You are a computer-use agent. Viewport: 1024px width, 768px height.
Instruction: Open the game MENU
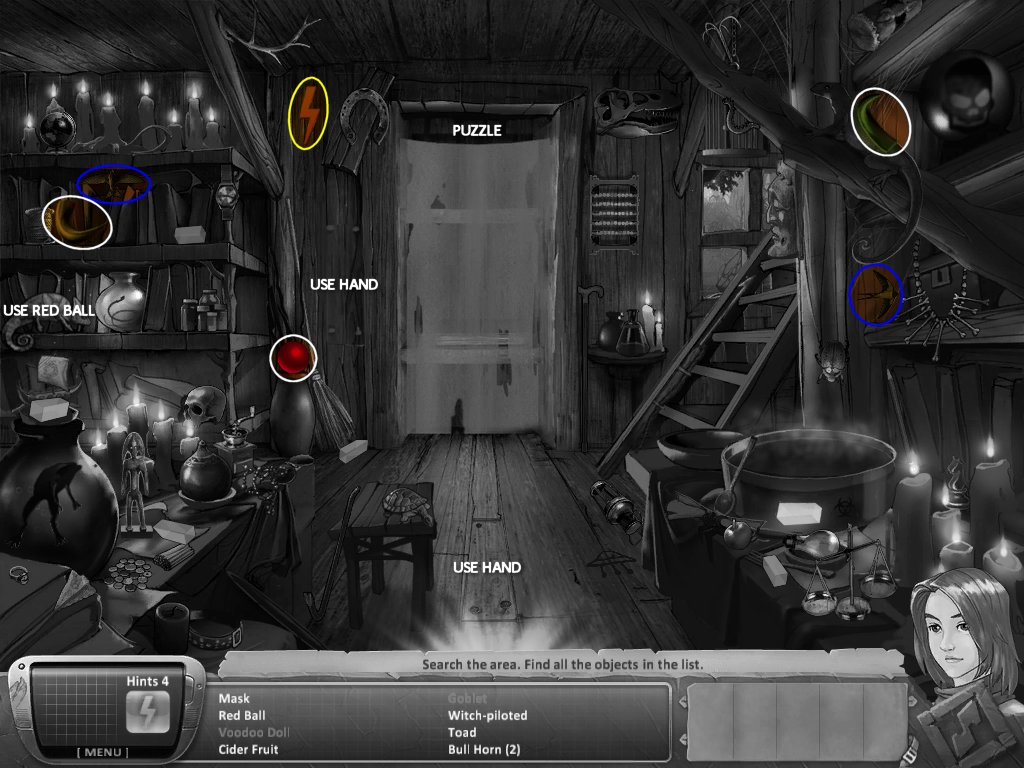coord(102,752)
